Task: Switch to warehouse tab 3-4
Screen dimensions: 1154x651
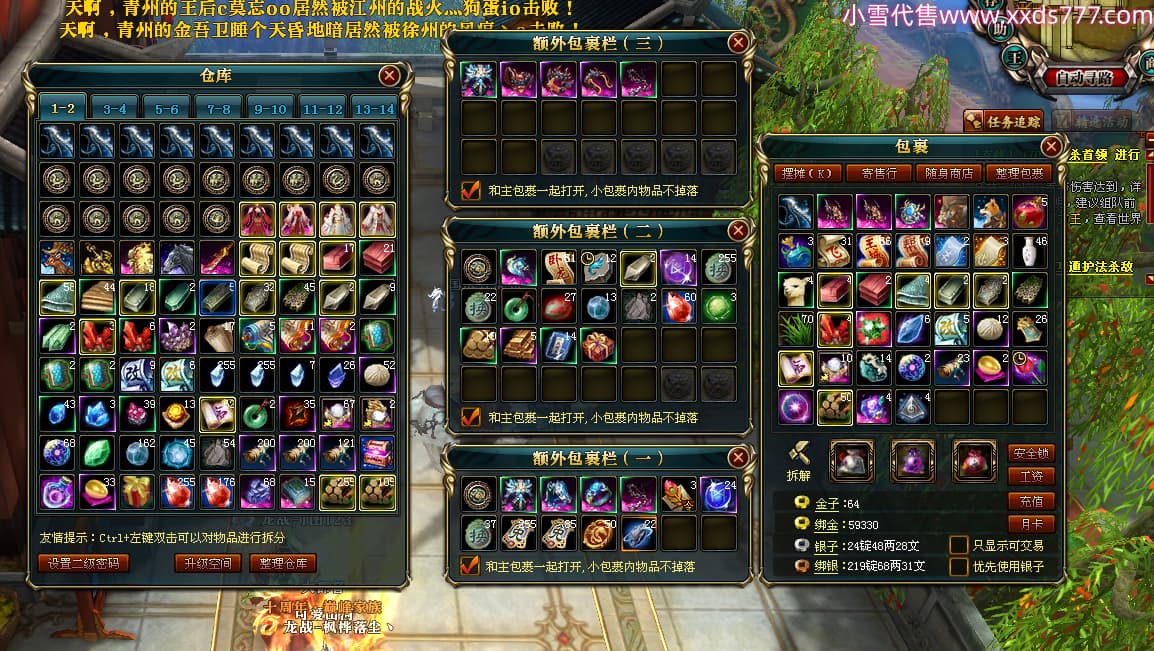Action: click(115, 108)
